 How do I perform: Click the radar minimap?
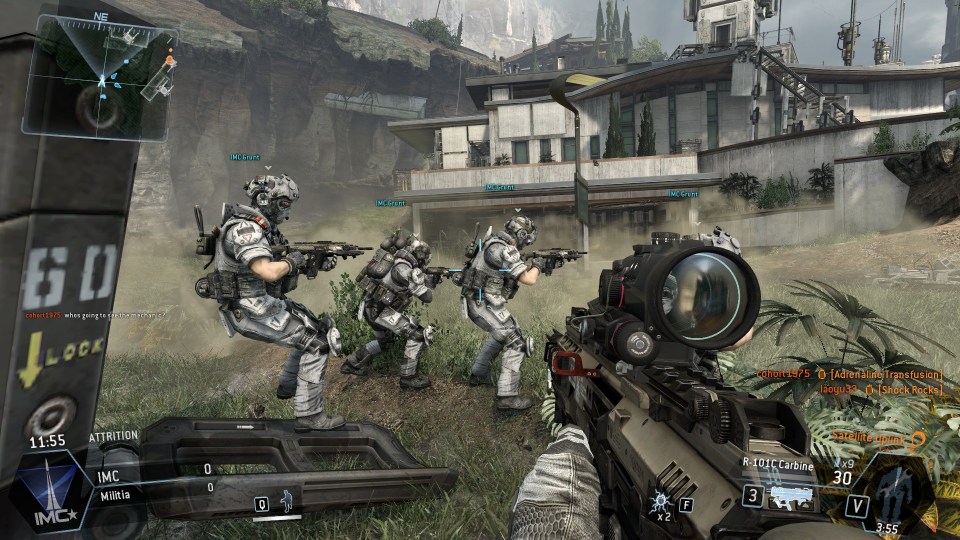[x=100, y=76]
